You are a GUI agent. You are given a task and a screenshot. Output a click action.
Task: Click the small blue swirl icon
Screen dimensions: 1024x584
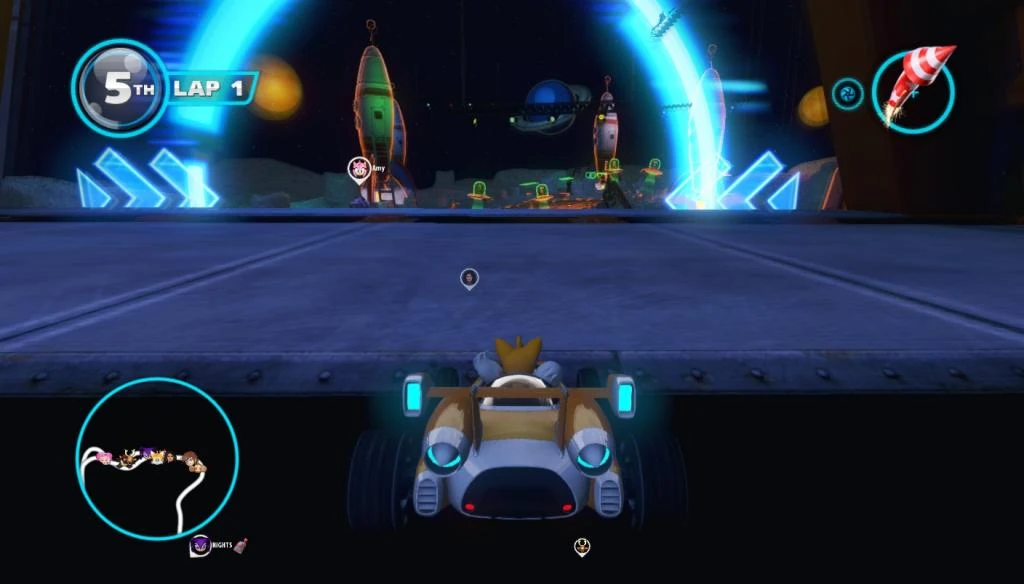point(847,94)
